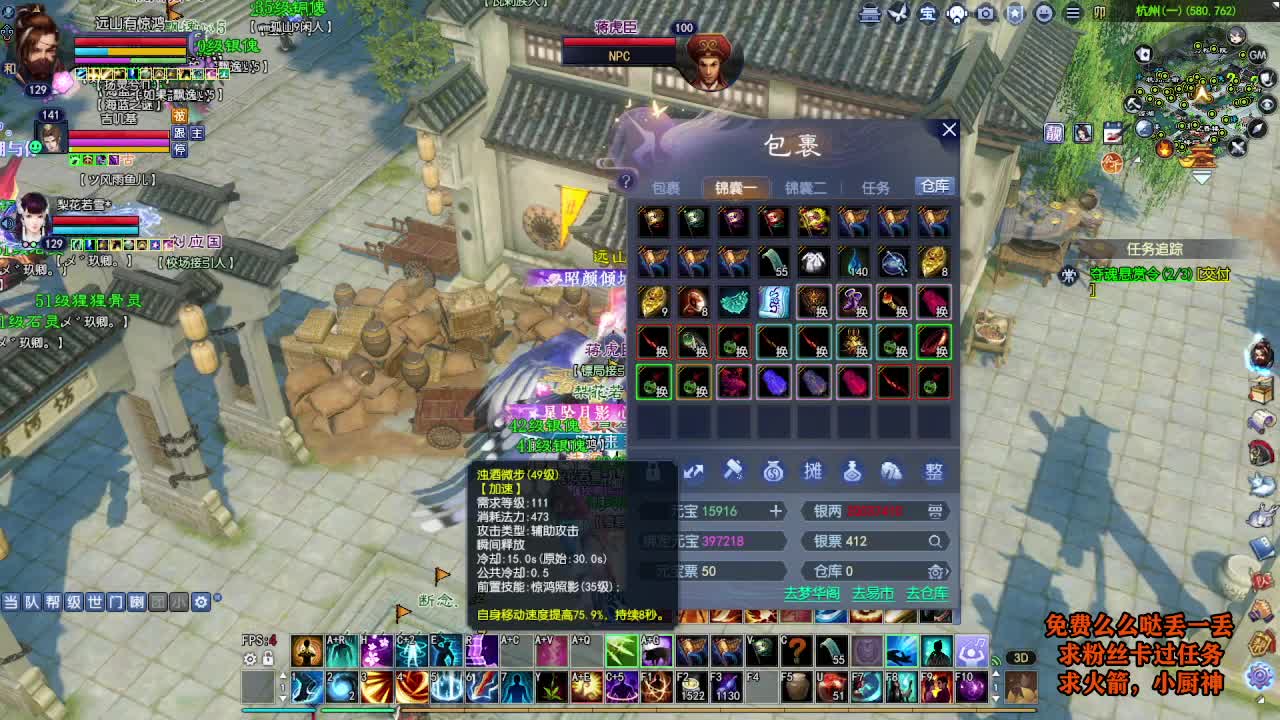The width and height of the screenshot is (1280, 720).
Task: Toggle the padlock on the bag panel
Action: pos(652,472)
